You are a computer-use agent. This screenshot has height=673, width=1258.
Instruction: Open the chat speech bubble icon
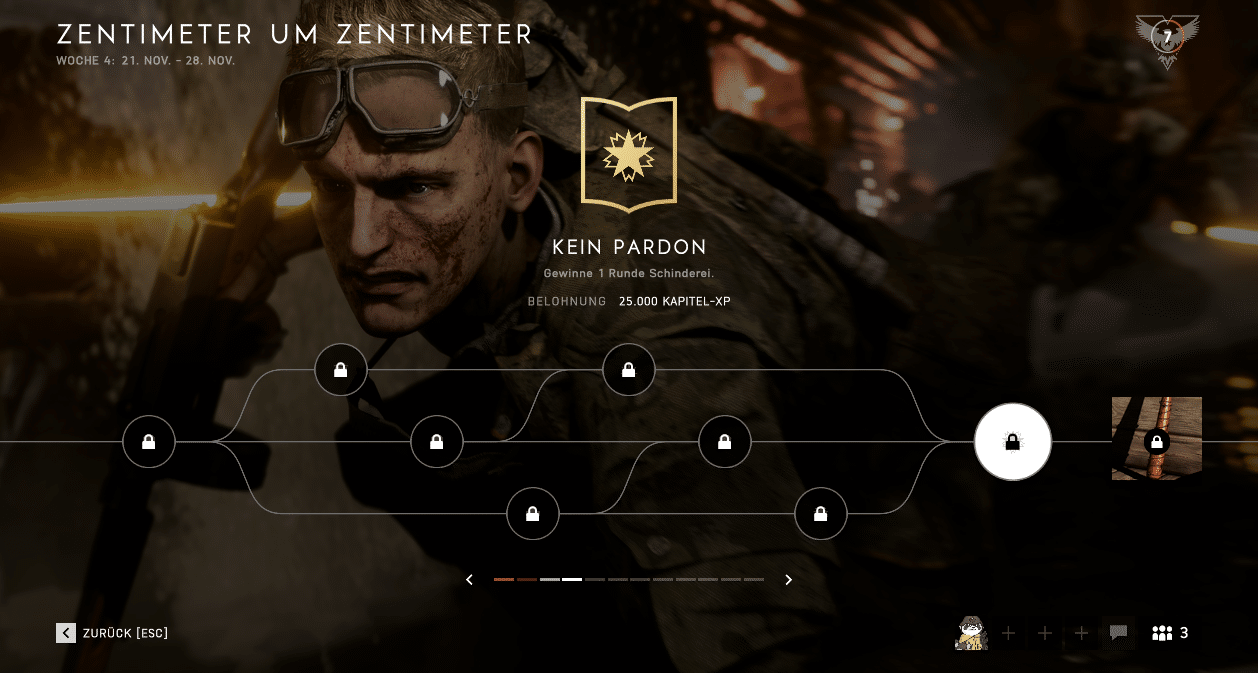click(x=1118, y=633)
